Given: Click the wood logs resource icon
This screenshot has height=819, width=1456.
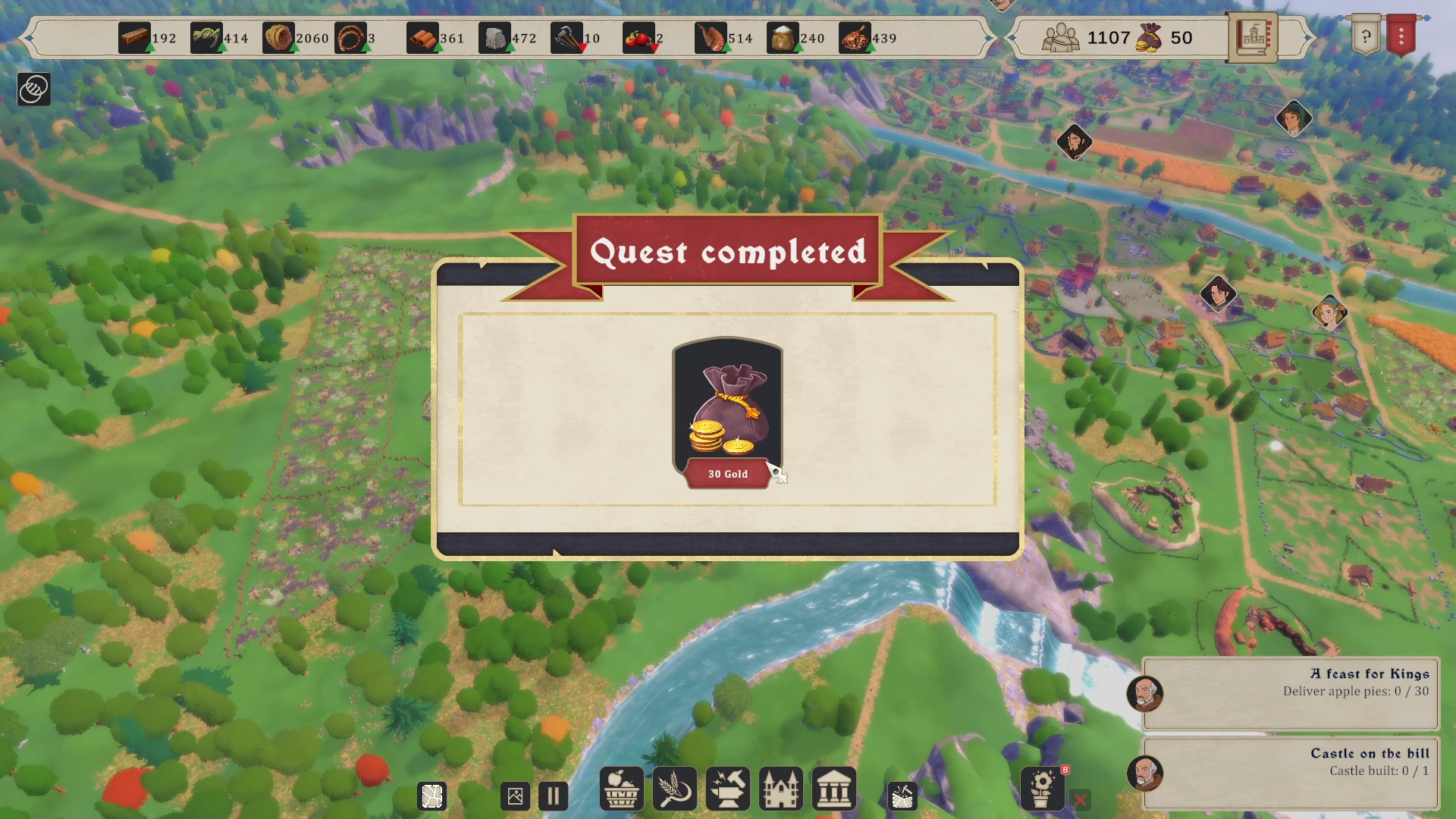Looking at the screenshot, I should (x=134, y=38).
